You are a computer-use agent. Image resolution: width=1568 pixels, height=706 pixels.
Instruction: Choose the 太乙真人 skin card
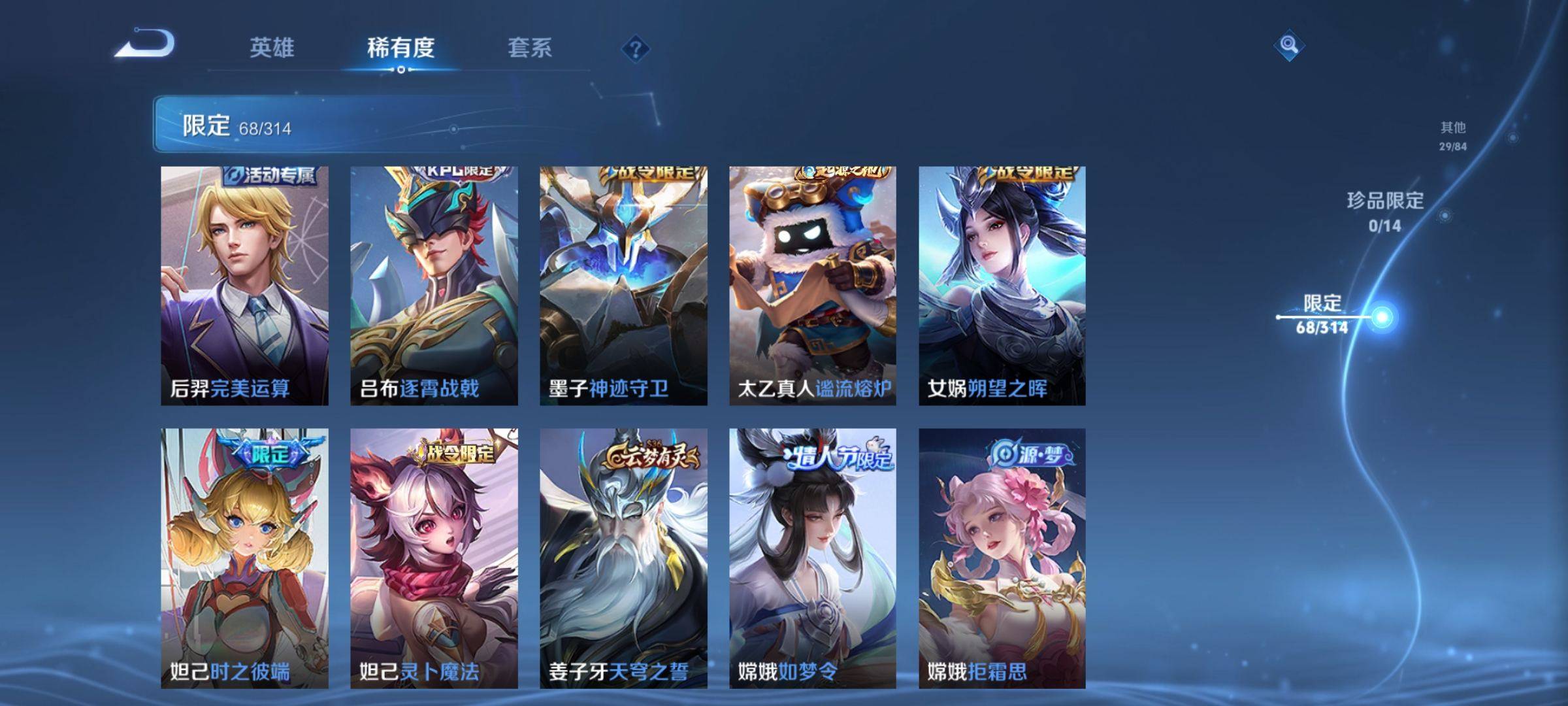(x=813, y=286)
